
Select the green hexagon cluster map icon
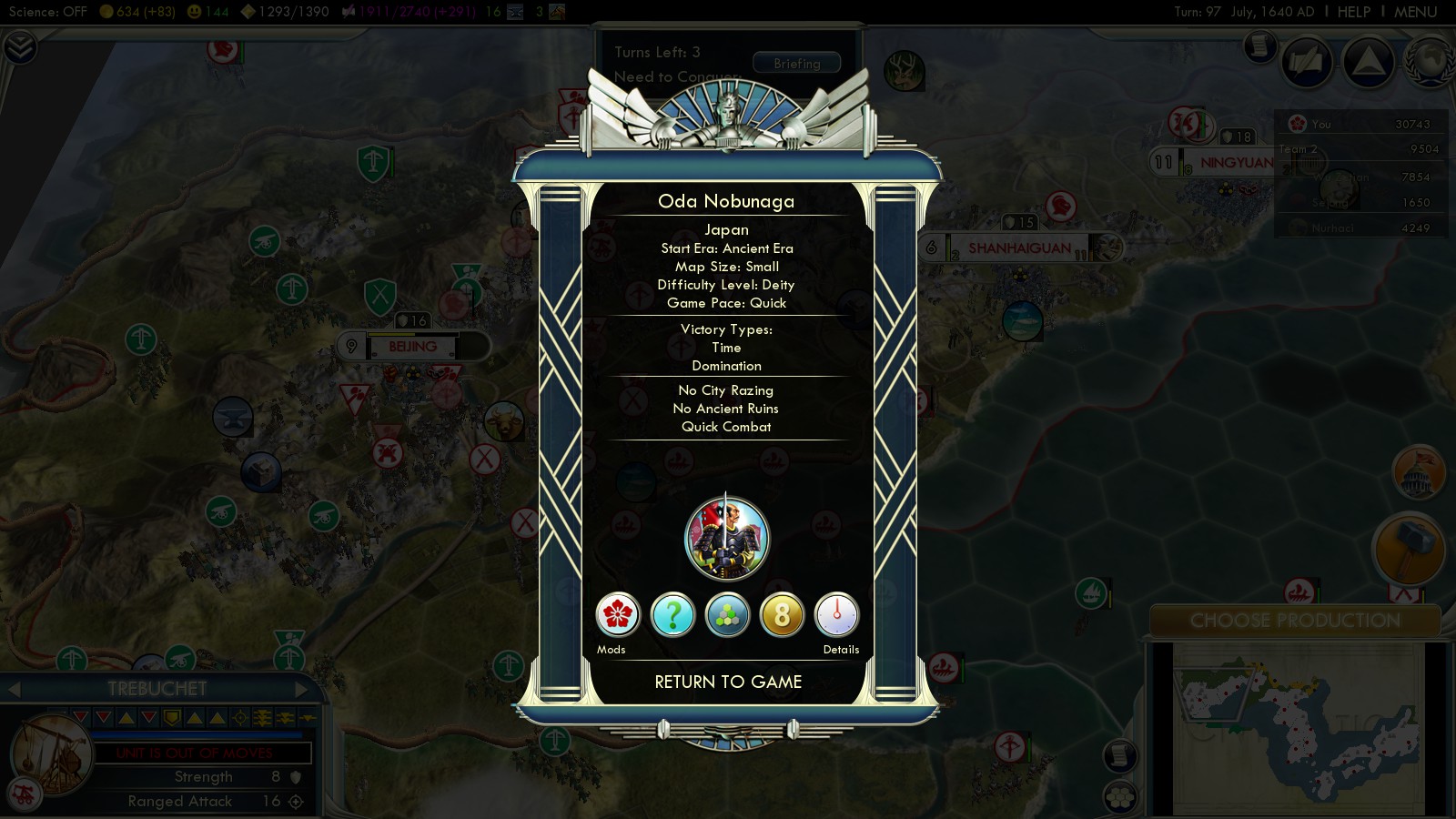(x=727, y=615)
